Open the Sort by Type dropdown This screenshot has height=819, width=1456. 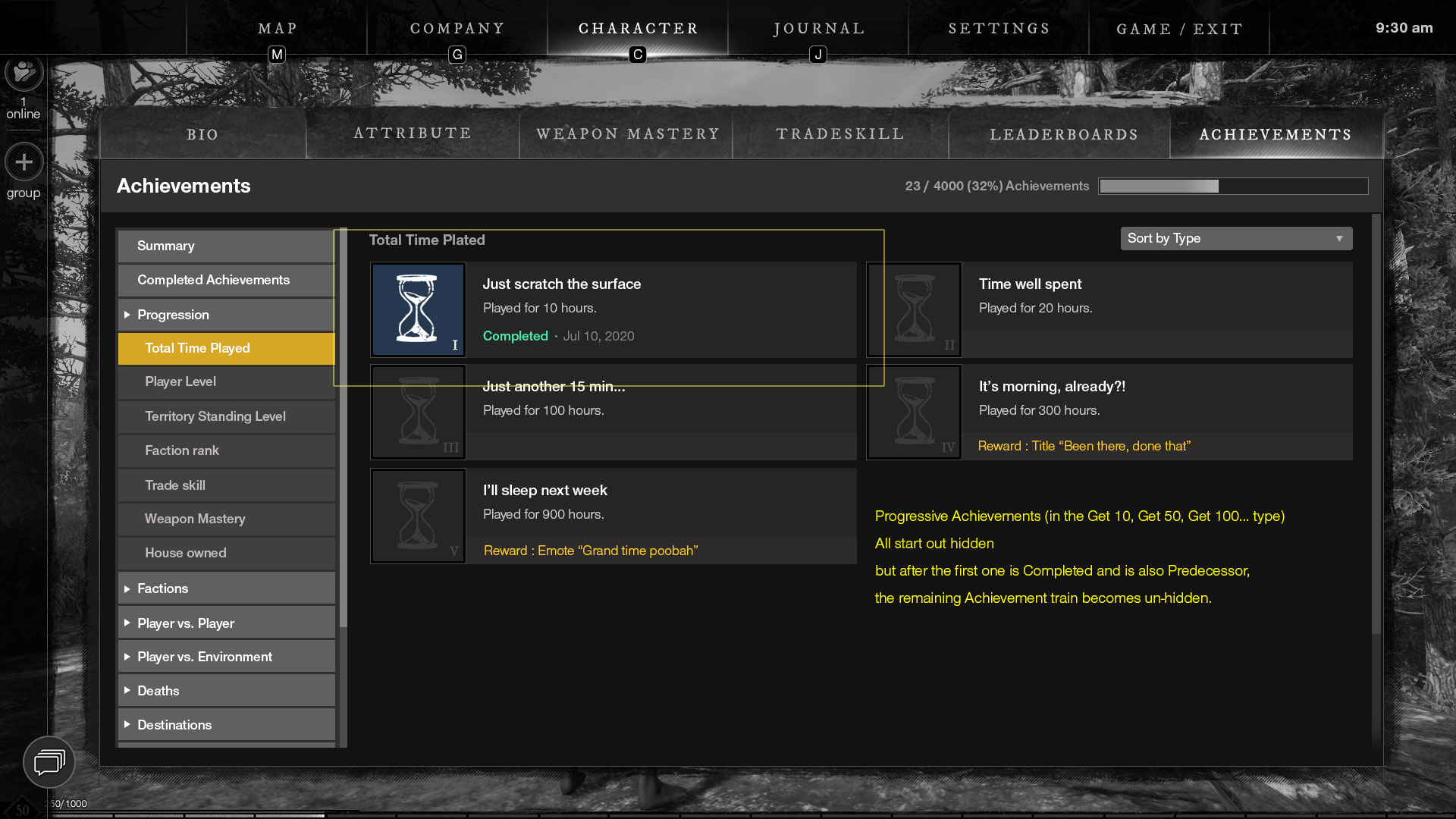point(1236,238)
